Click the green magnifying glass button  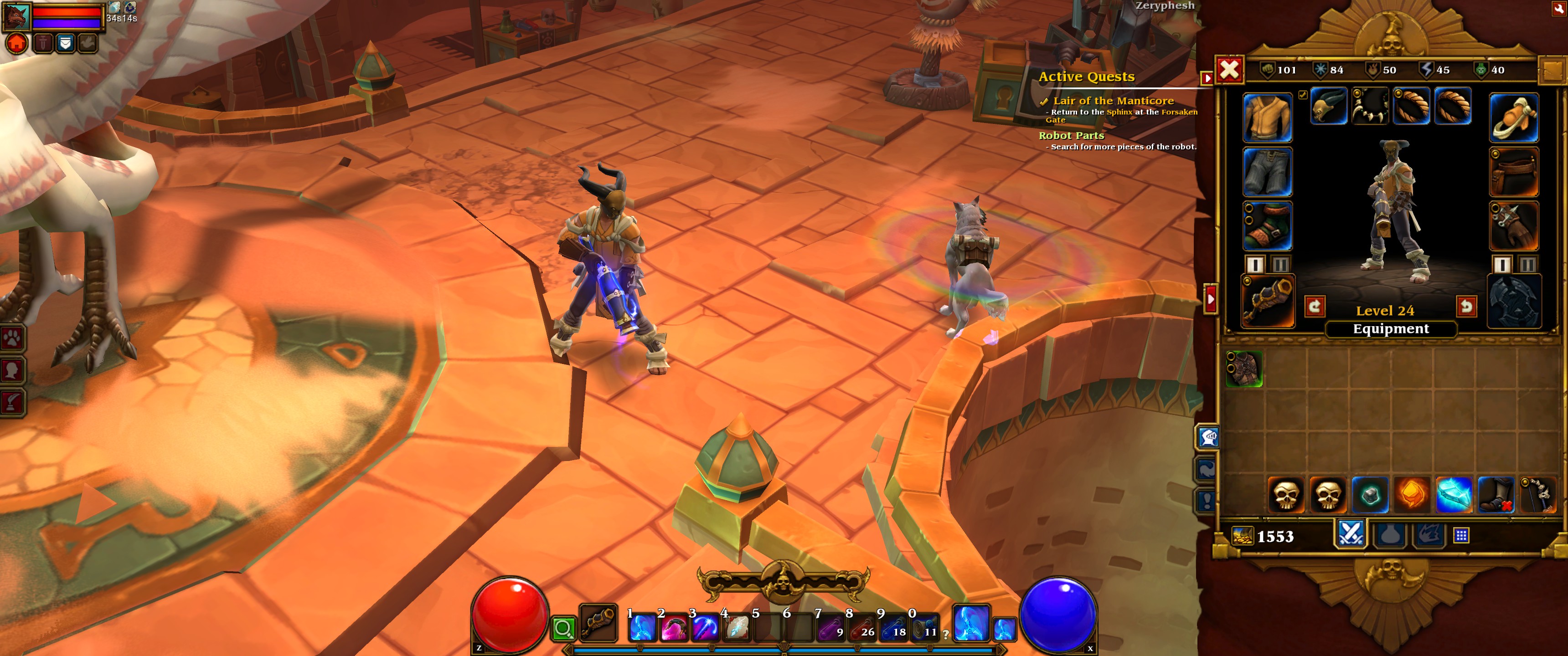coord(564,628)
